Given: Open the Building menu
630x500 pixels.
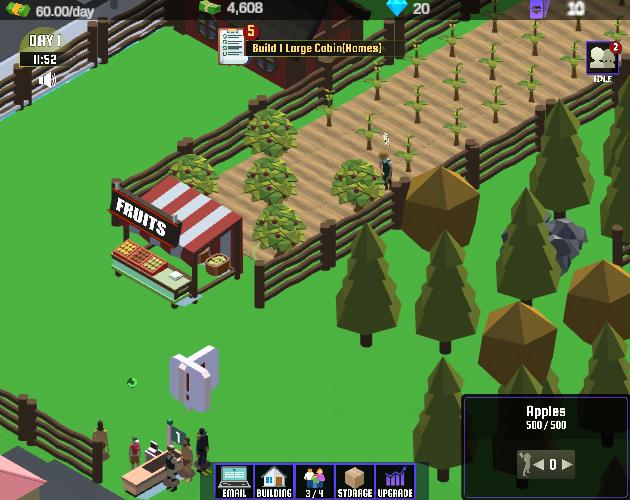Looking at the screenshot, I should click(274, 481).
